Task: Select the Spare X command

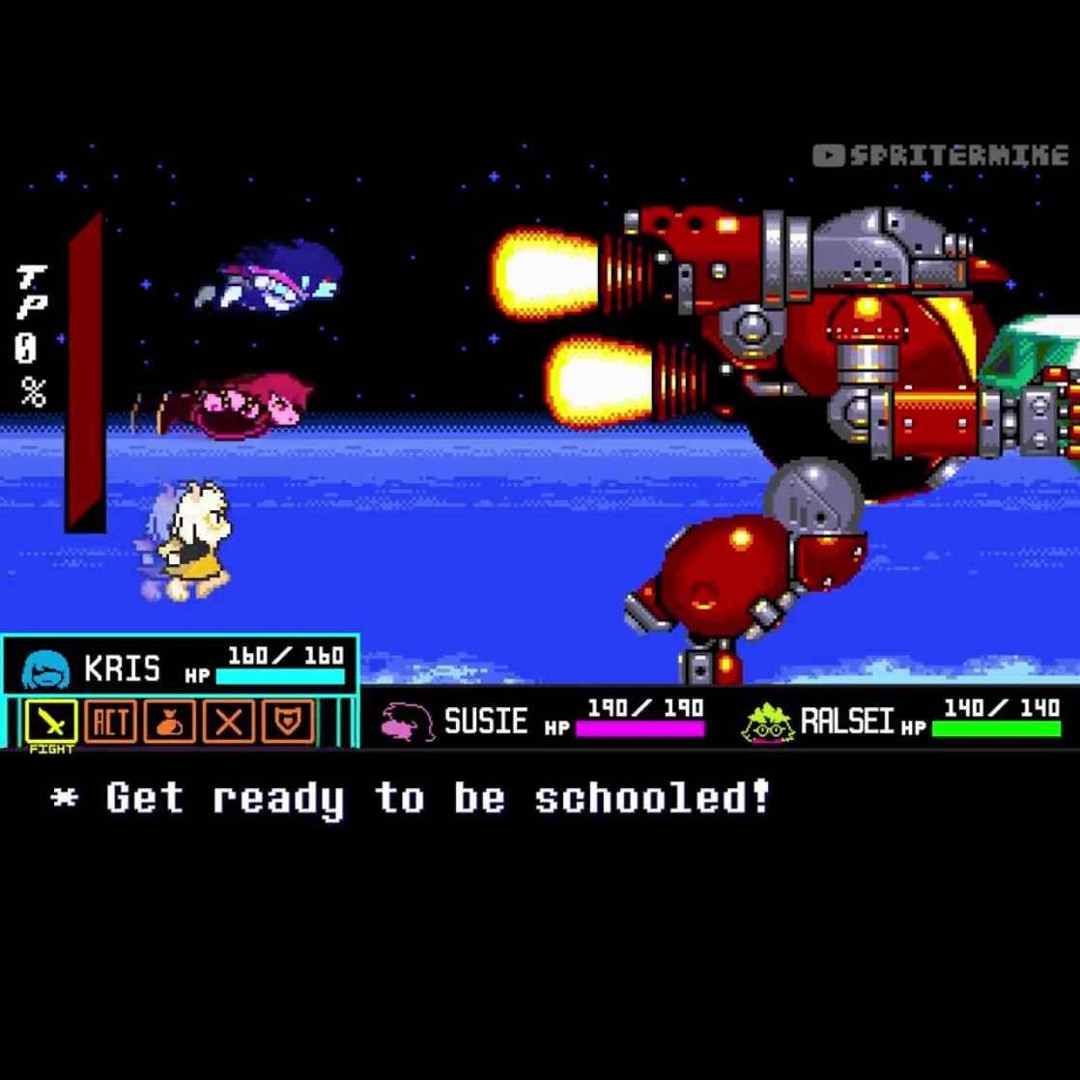Action: [x=228, y=720]
